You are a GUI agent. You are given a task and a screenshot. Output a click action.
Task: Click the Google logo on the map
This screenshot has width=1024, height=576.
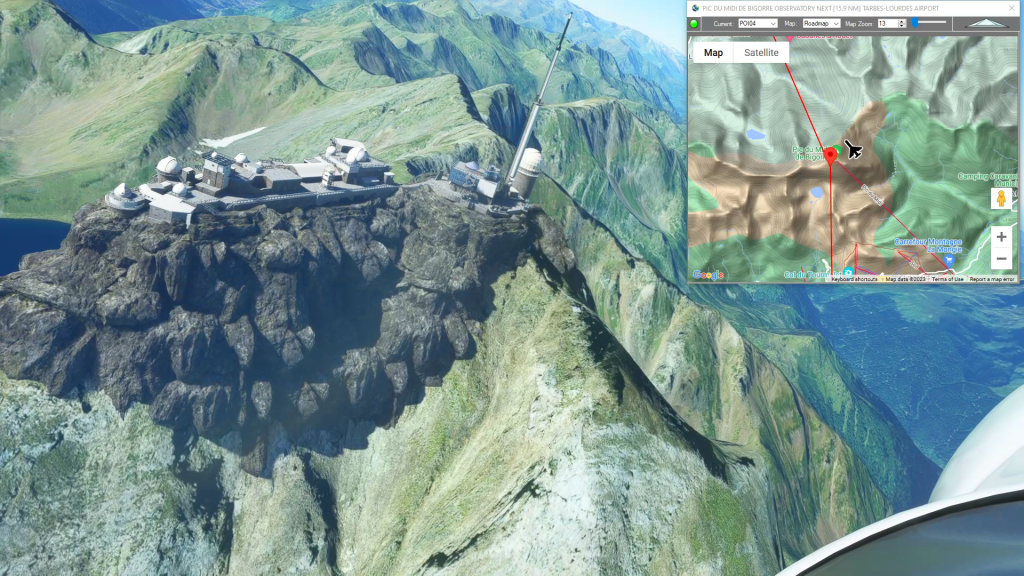708,275
